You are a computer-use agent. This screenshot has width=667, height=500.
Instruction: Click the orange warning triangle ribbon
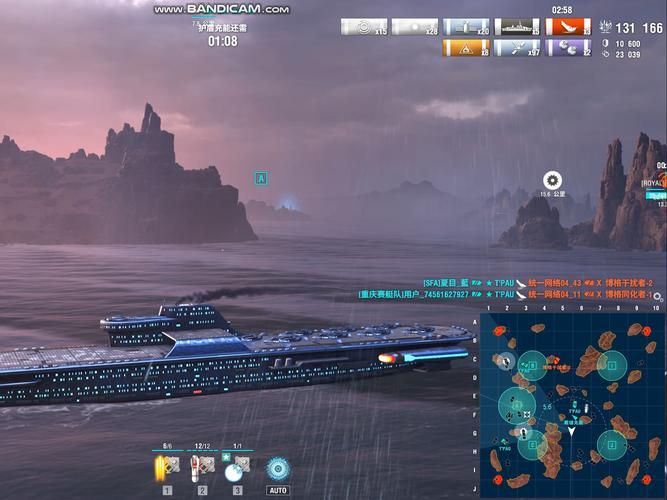[x=466, y=47]
